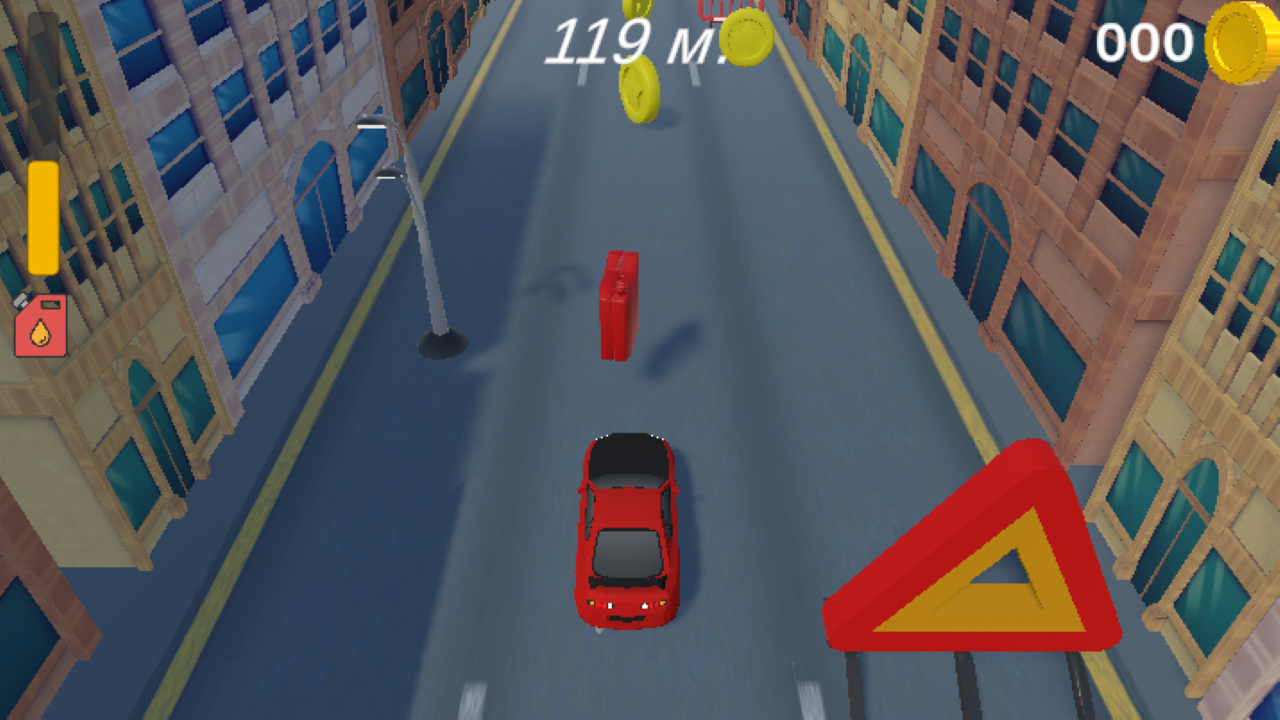Tap the 000 coin counter

pyautogui.click(x=1143, y=42)
